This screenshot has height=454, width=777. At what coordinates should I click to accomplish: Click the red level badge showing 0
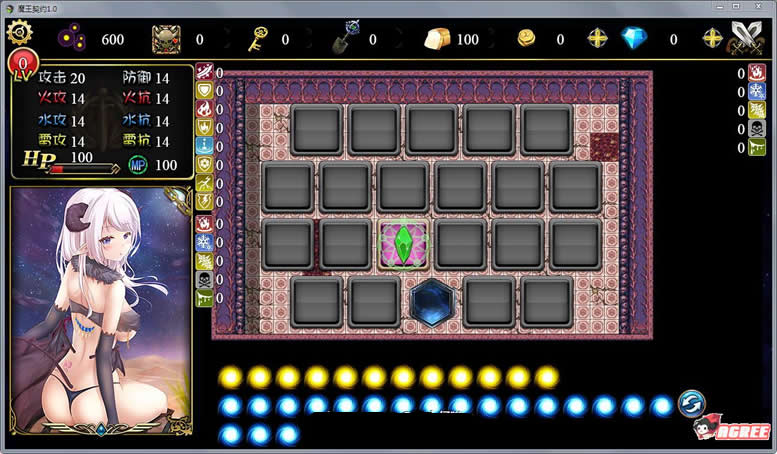pos(21,71)
